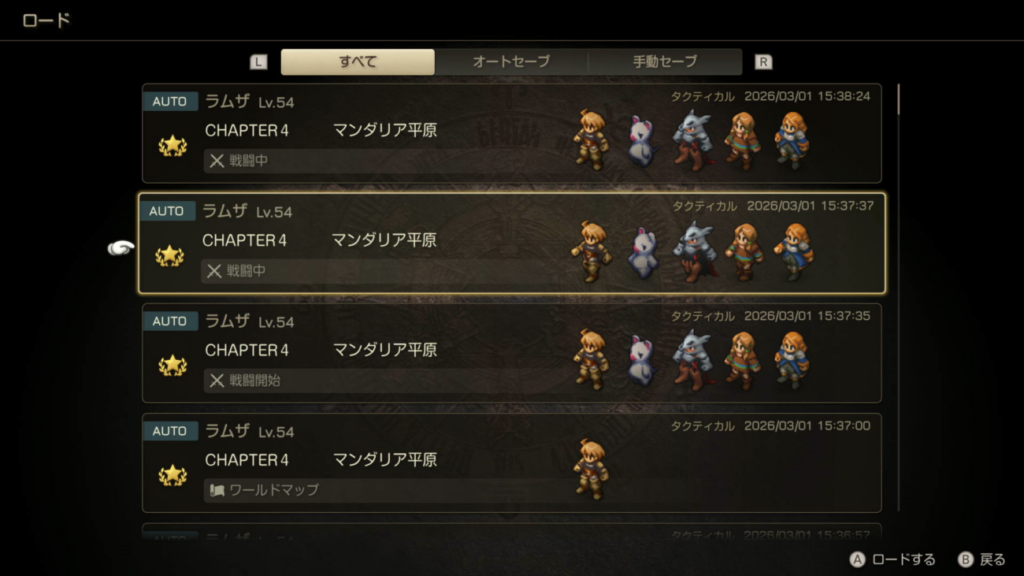Load the highlighted save from 15:37:37
The image size is (1024, 576).
[x=511, y=243]
